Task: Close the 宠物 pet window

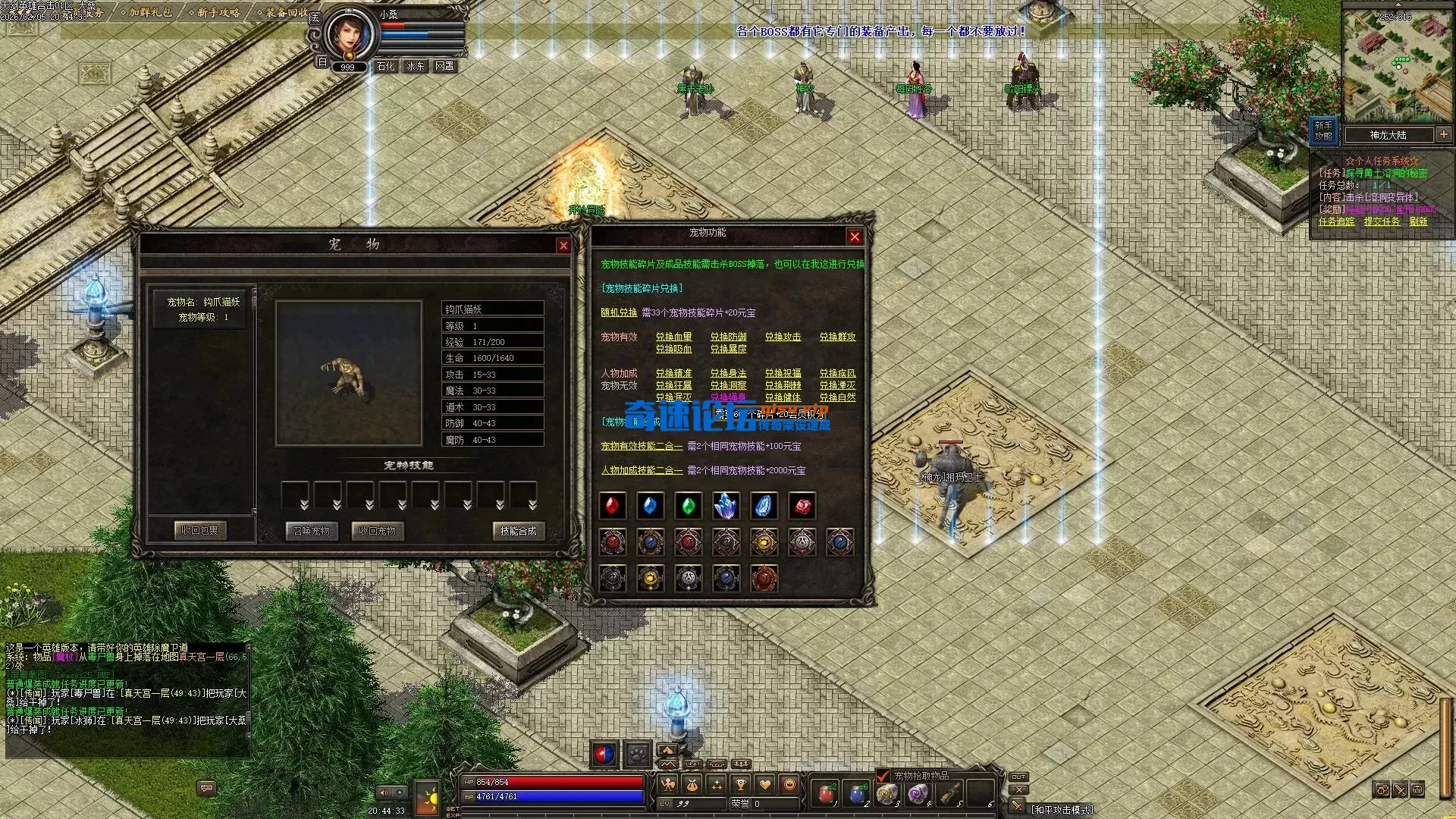Action: pyautogui.click(x=563, y=246)
